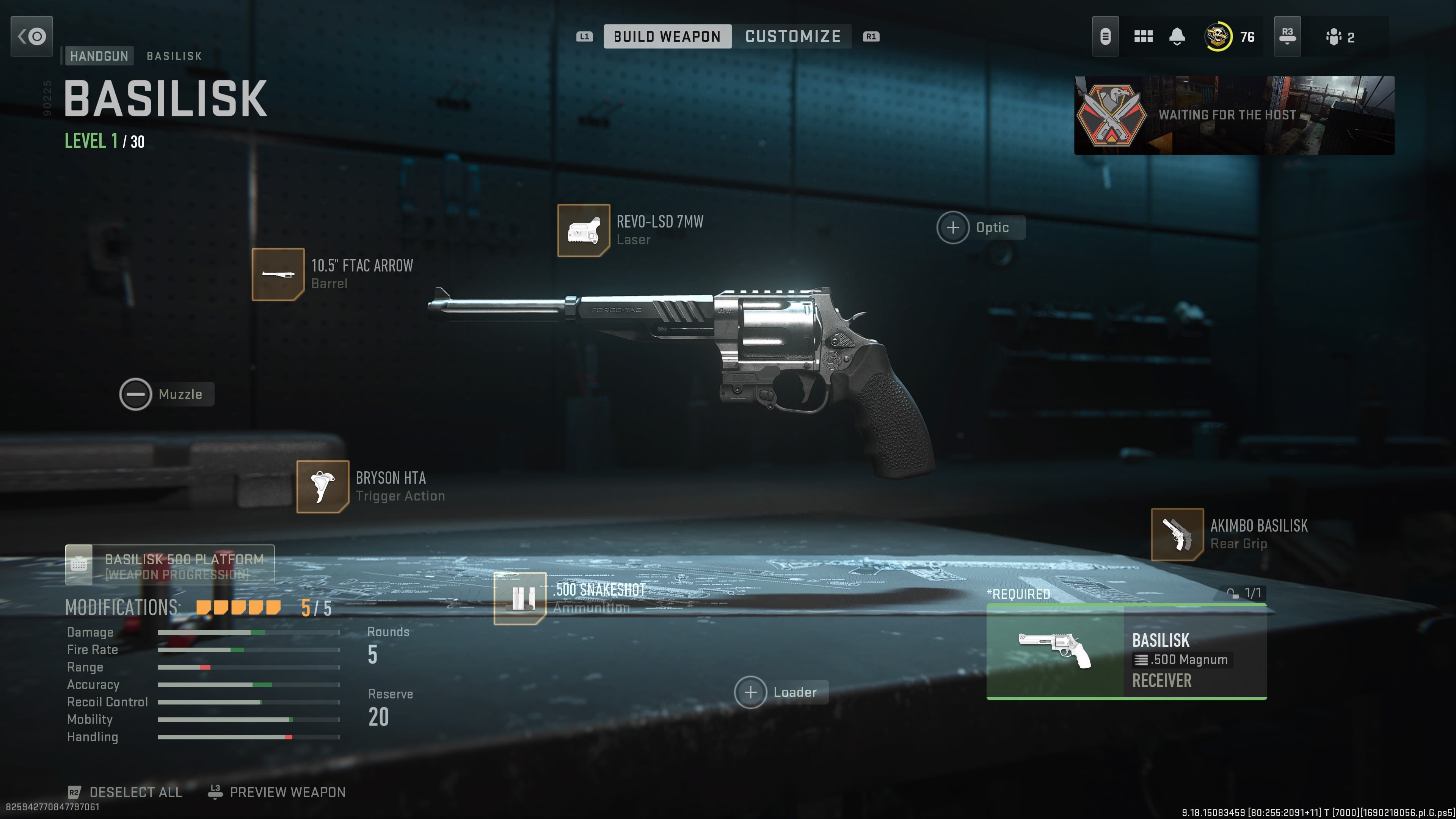Image resolution: width=1456 pixels, height=819 pixels.
Task: Open the grid menu icon
Action: point(1143,37)
